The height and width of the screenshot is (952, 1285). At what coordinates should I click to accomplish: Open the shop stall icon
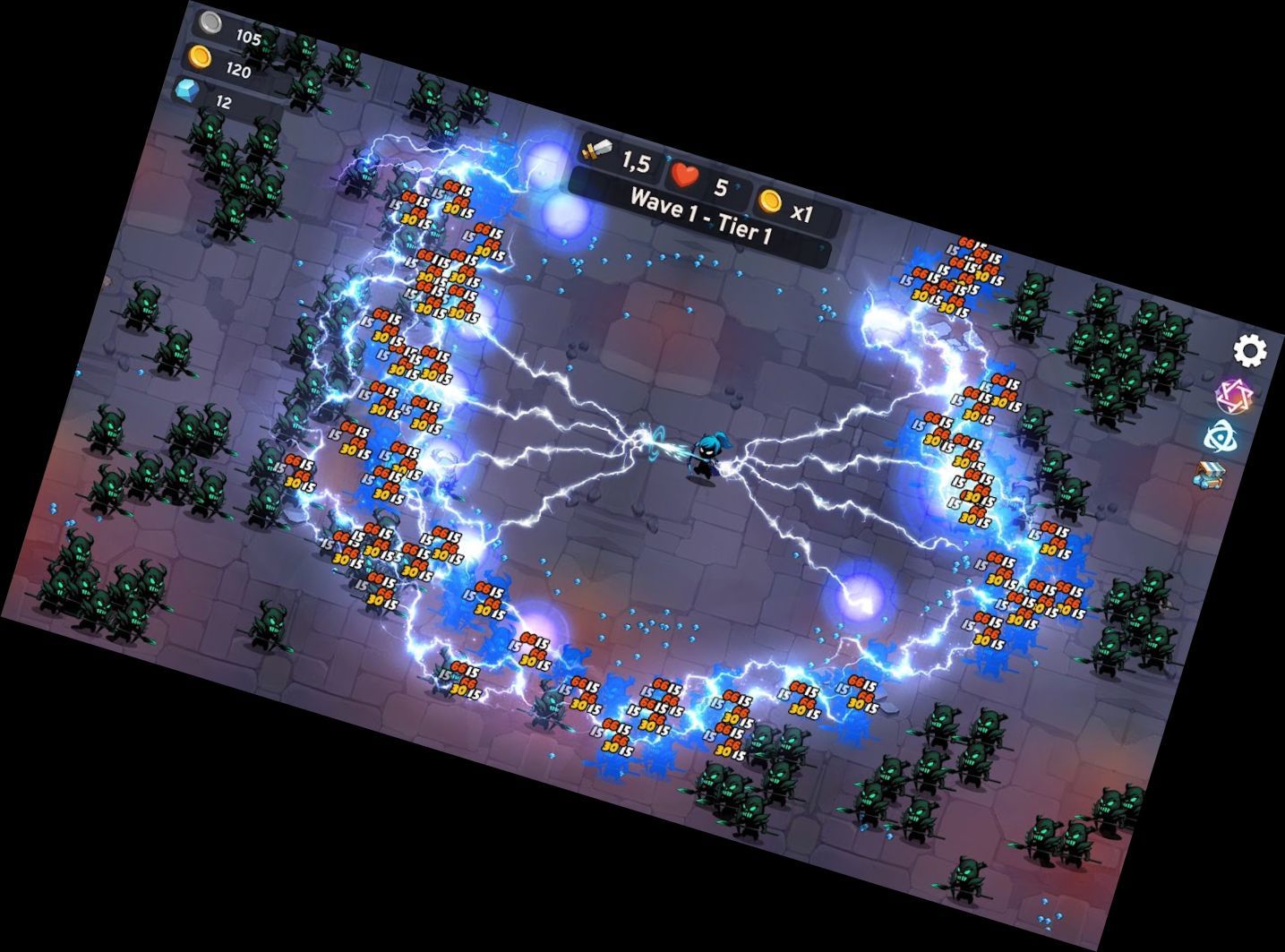1209,474
